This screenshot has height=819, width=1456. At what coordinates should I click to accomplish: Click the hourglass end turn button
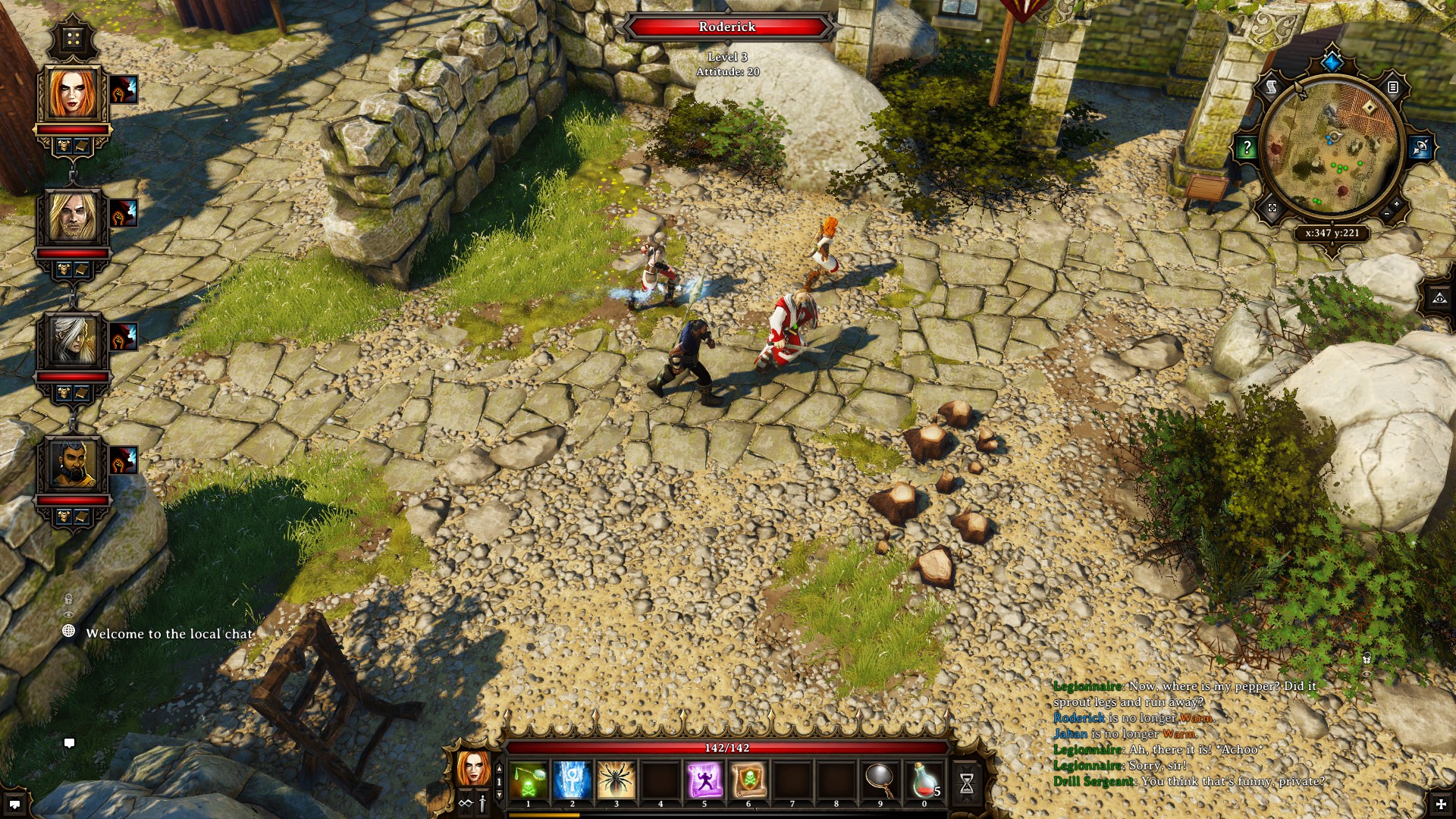[x=967, y=783]
